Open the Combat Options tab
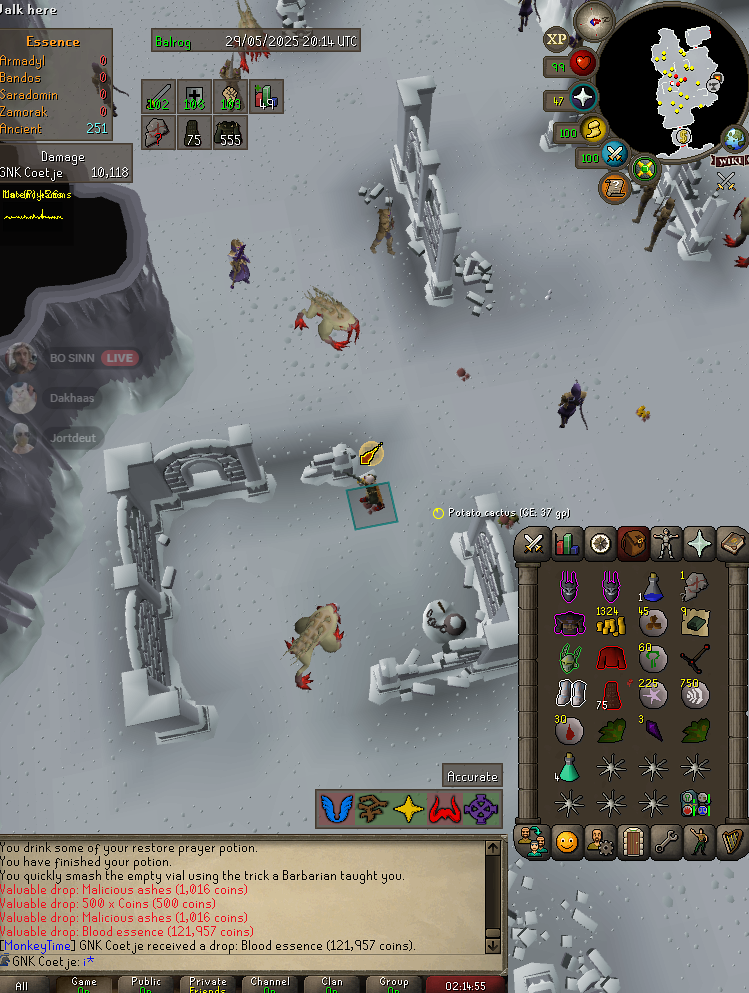 point(533,544)
